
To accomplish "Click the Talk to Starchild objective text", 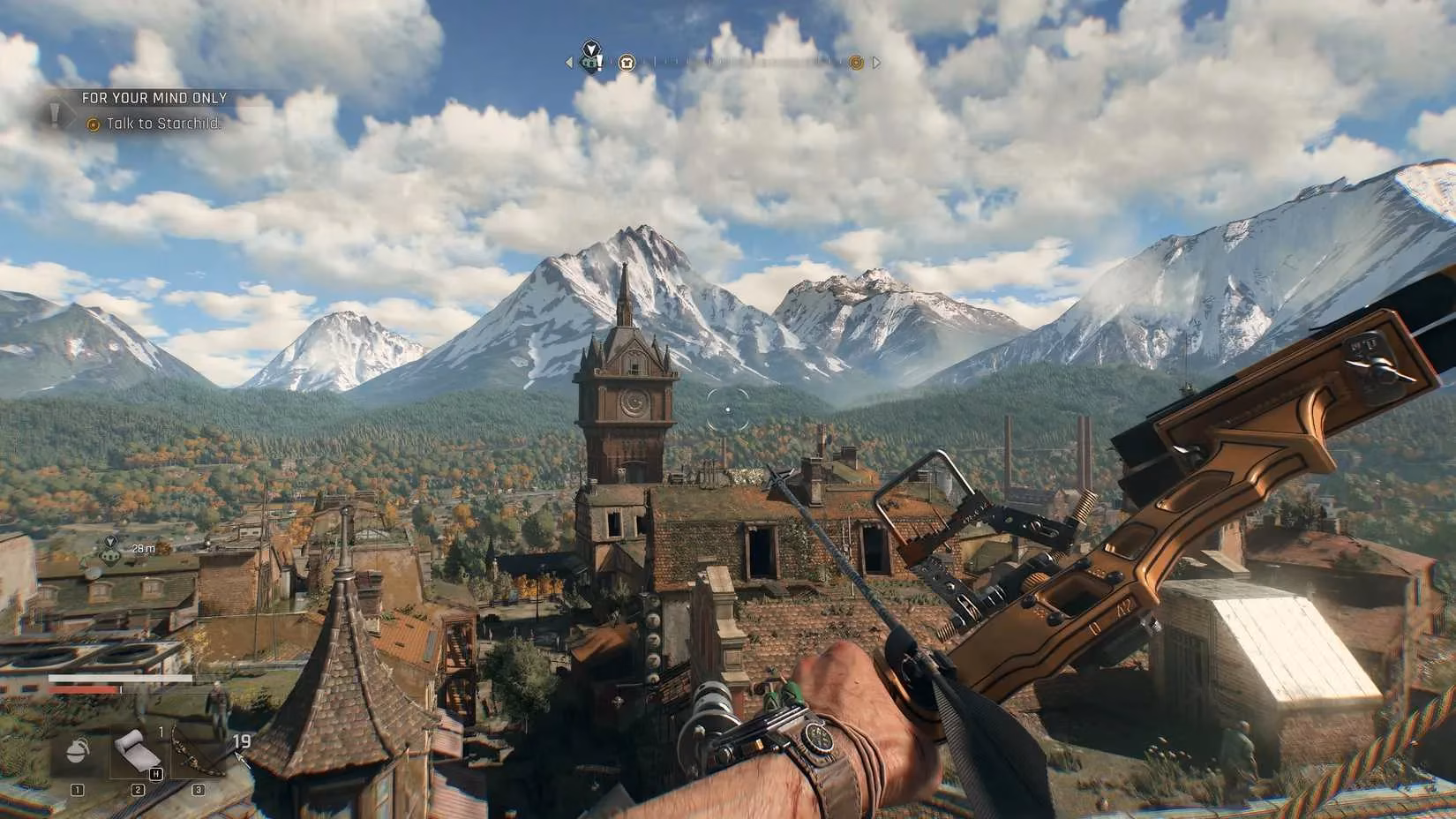I will (x=163, y=124).
